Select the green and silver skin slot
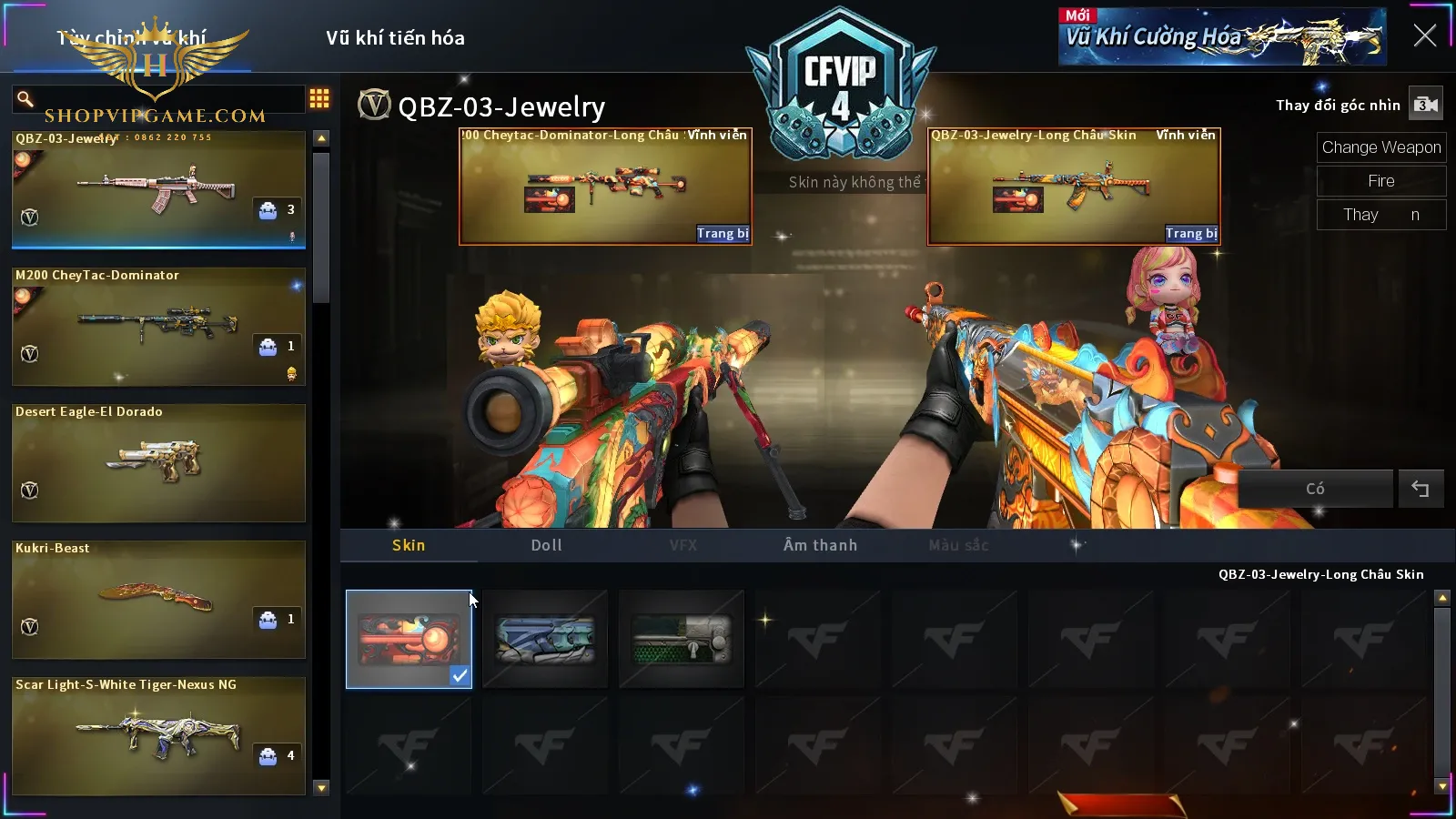 682,639
